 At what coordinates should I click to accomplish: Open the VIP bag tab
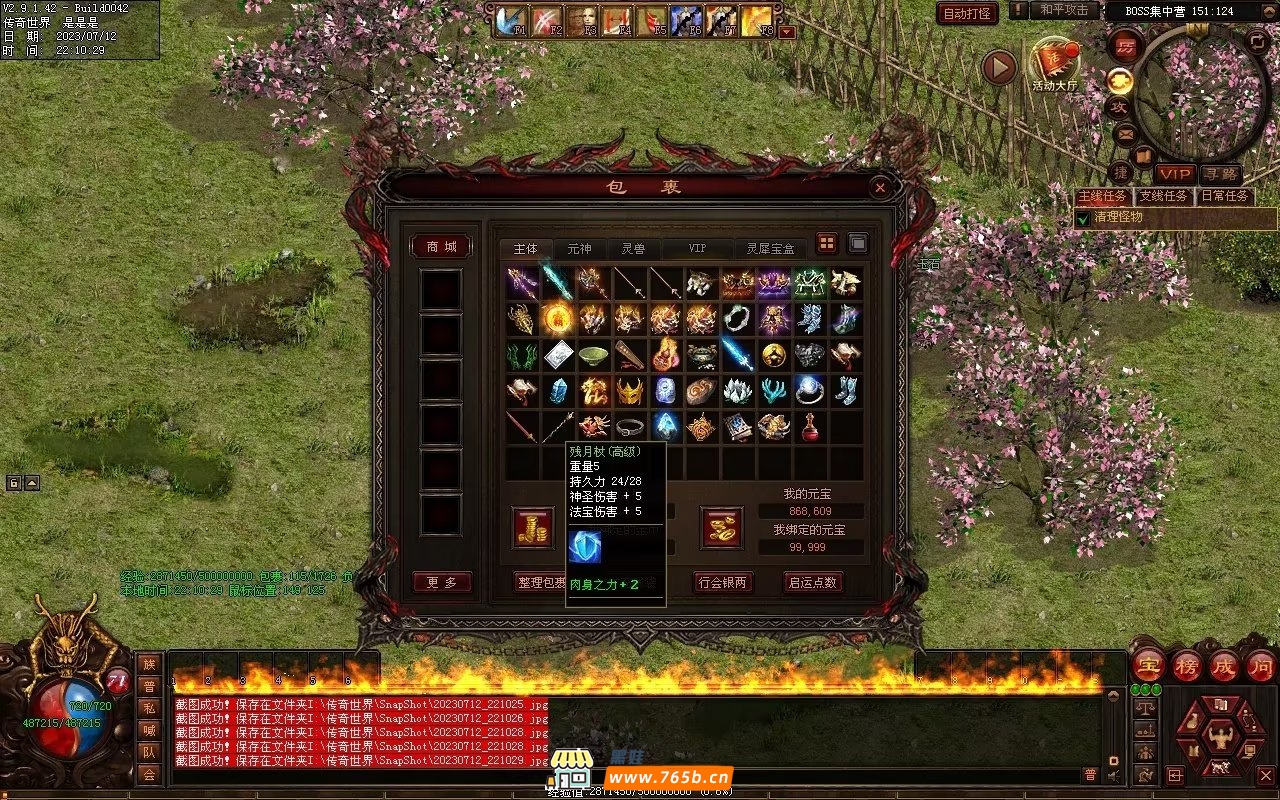[x=696, y=249]
